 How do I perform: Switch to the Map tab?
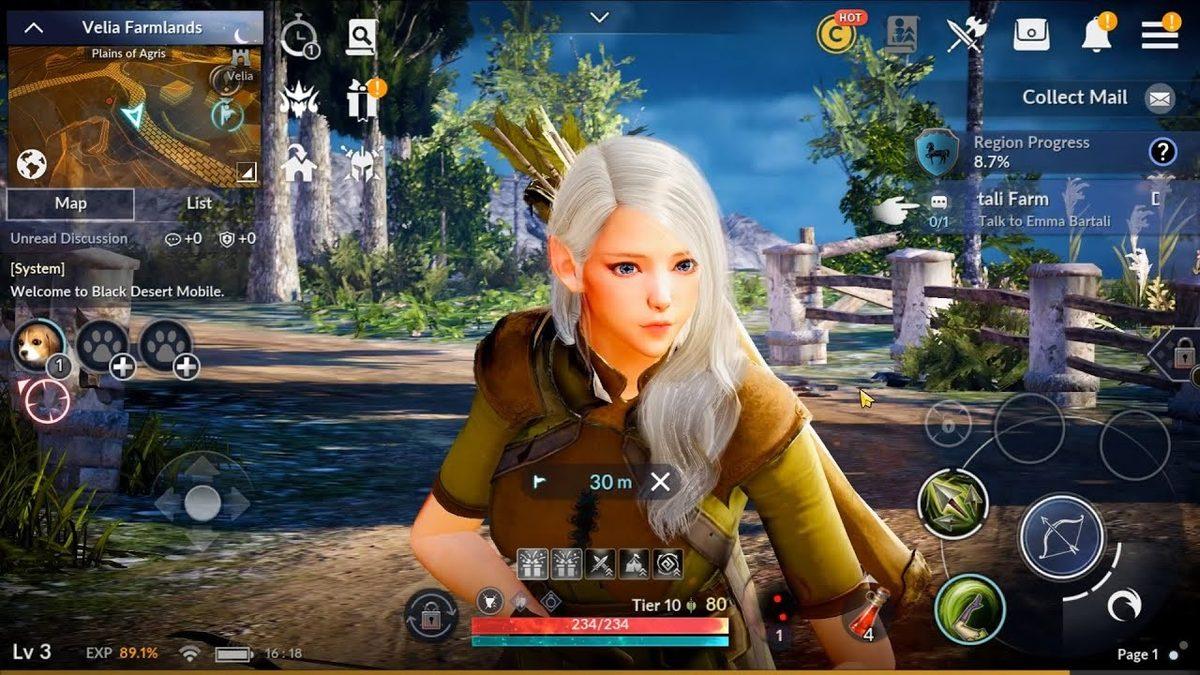(x=70, y=203)
